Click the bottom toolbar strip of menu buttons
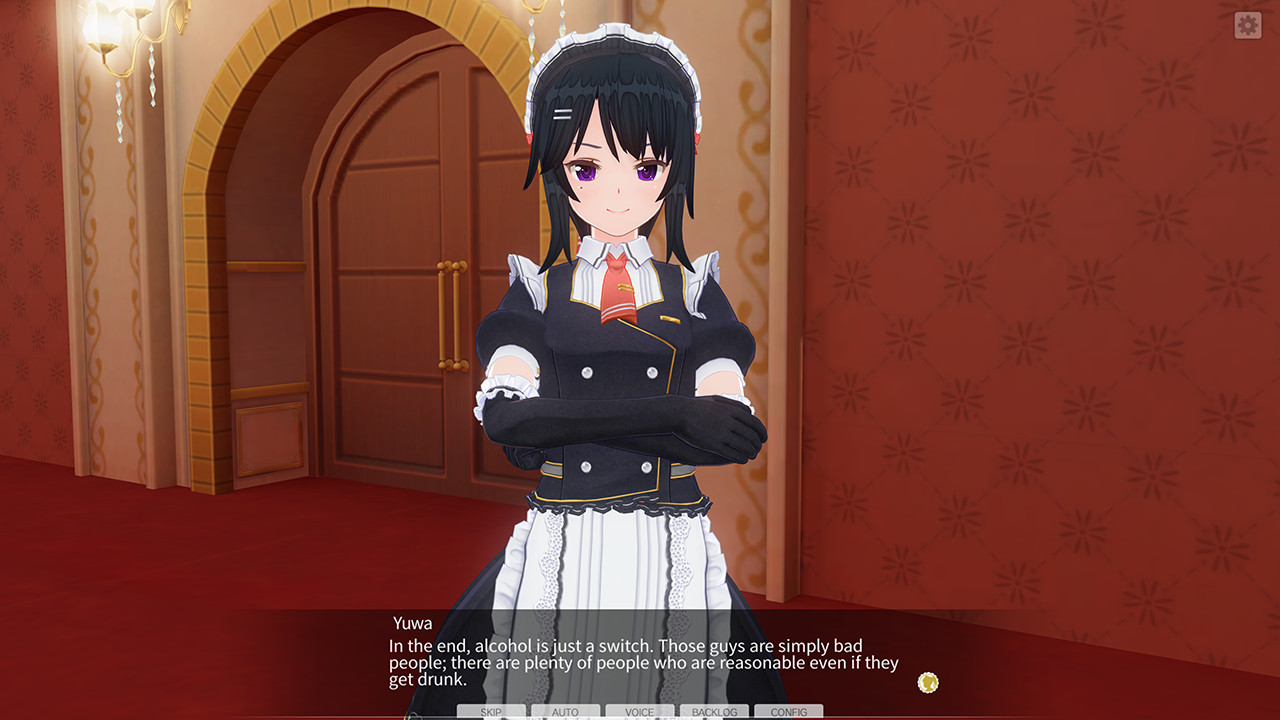1280x720 pixels. 640,712
